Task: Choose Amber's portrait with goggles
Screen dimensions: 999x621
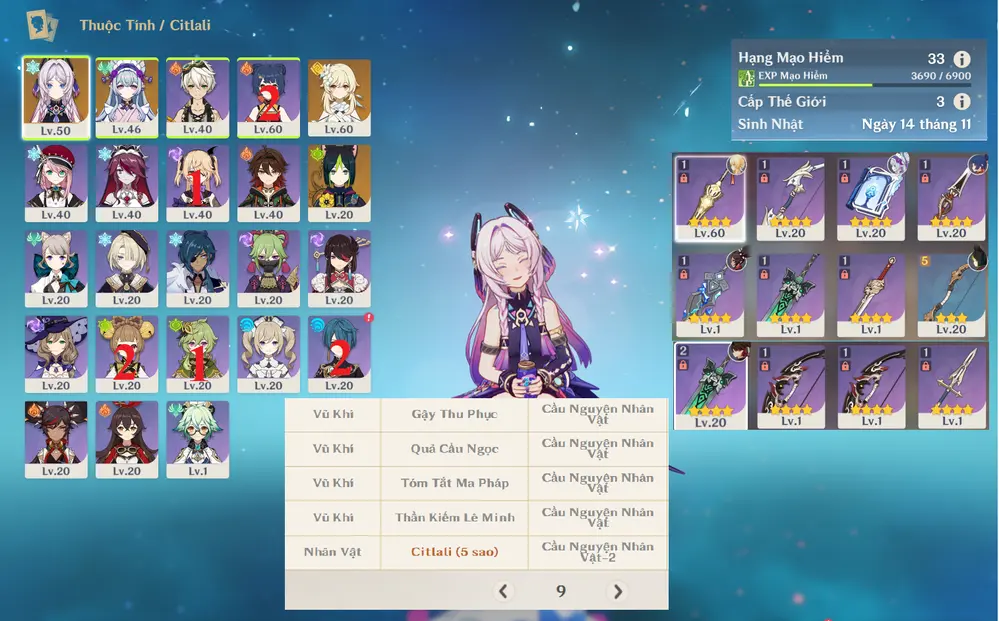Action: coord(126,440)
